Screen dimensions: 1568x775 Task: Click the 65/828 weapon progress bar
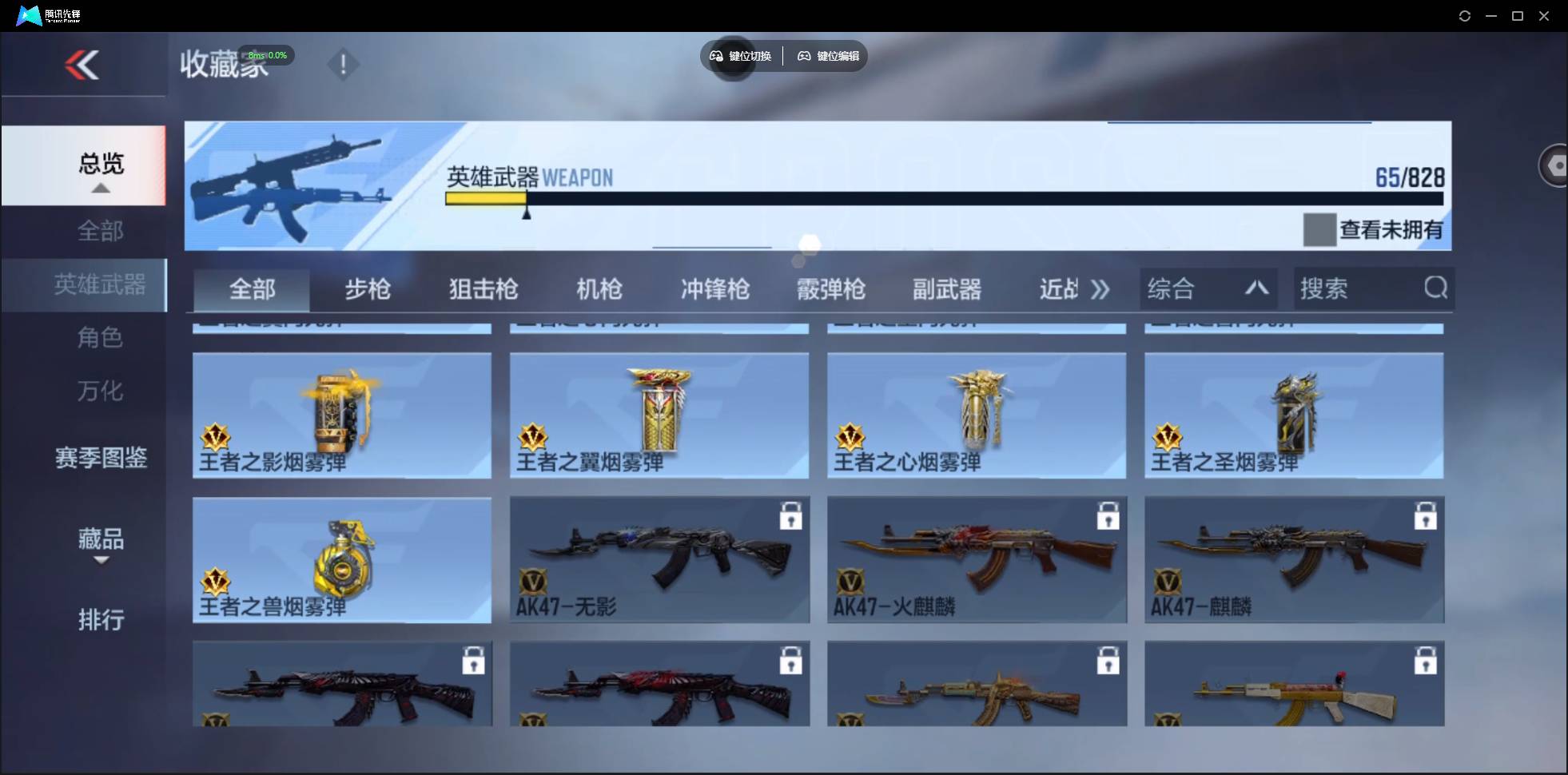click(943, 200)
